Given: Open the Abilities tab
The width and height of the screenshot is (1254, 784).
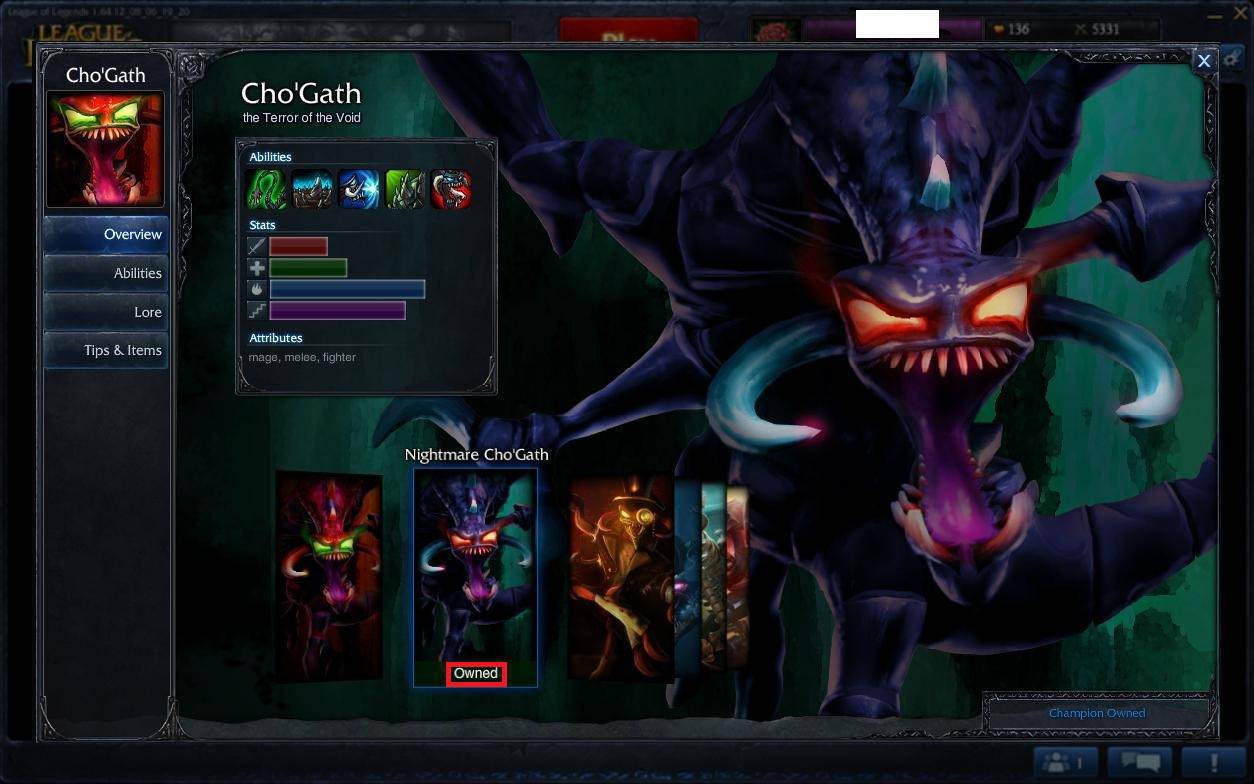Looking at the screenshot, I should coord(106,273).
